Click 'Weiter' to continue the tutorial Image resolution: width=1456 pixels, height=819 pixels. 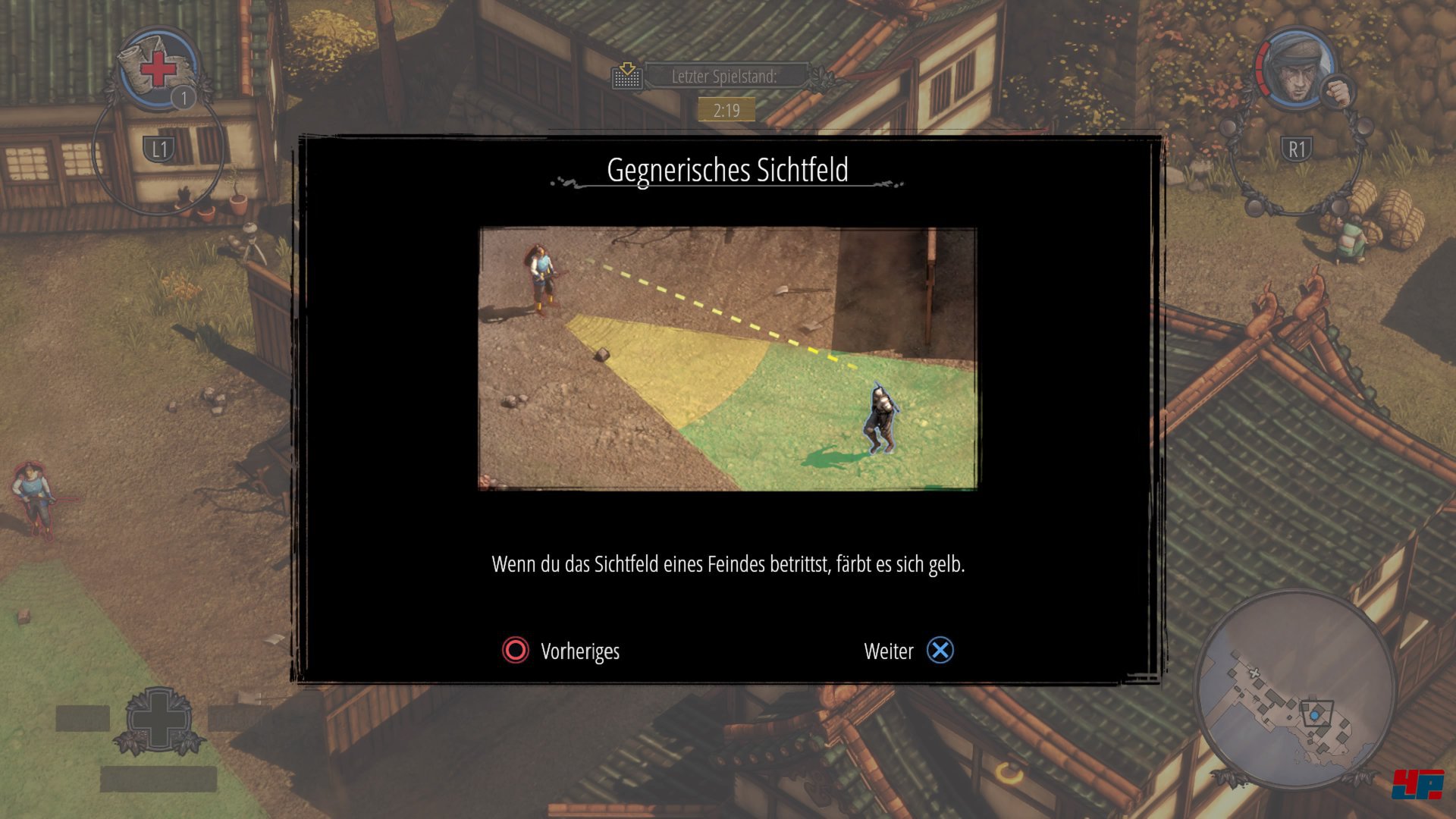[x=889, y=650]
